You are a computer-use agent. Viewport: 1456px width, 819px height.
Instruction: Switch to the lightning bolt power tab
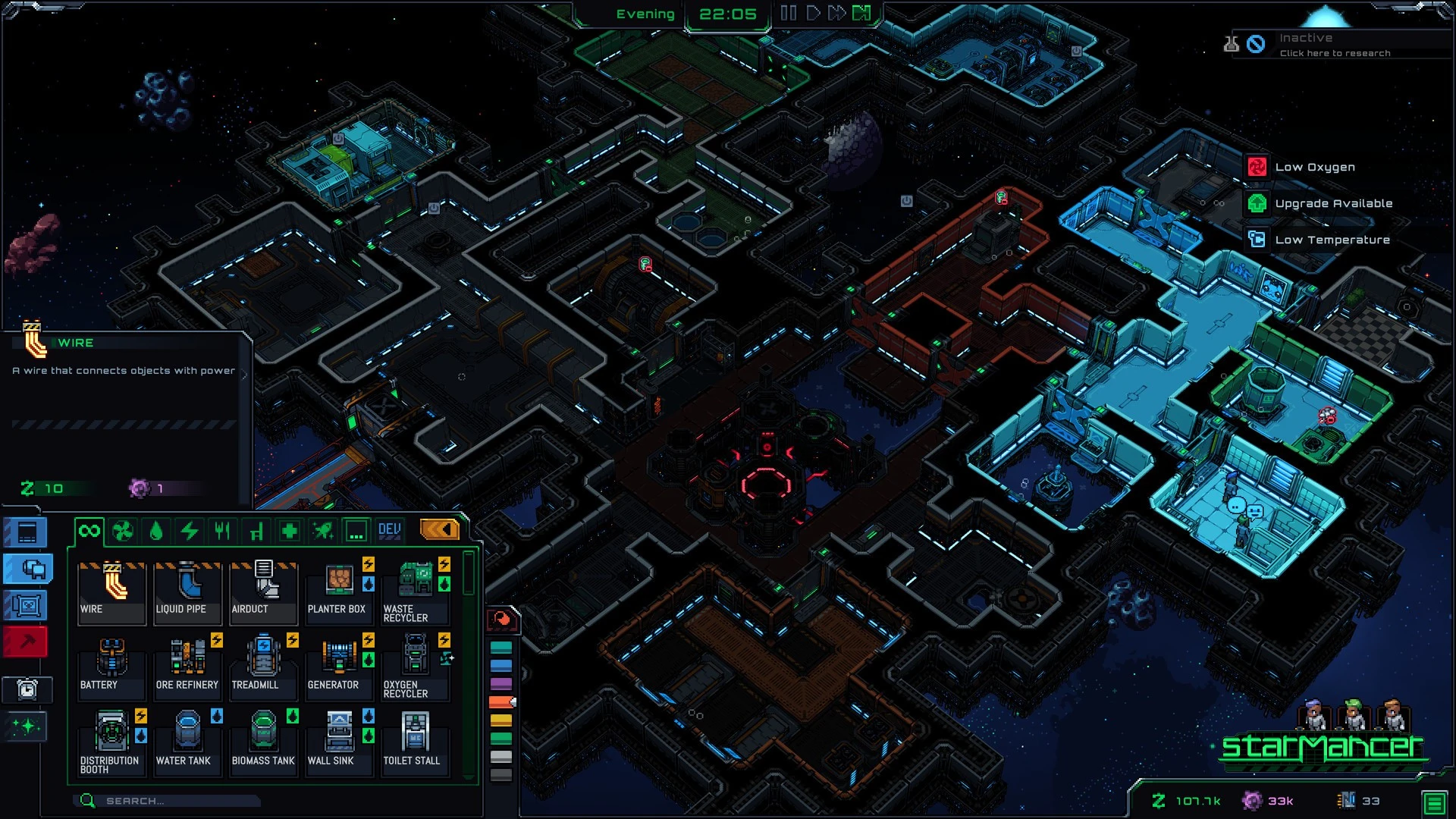(x=189, y=531)
